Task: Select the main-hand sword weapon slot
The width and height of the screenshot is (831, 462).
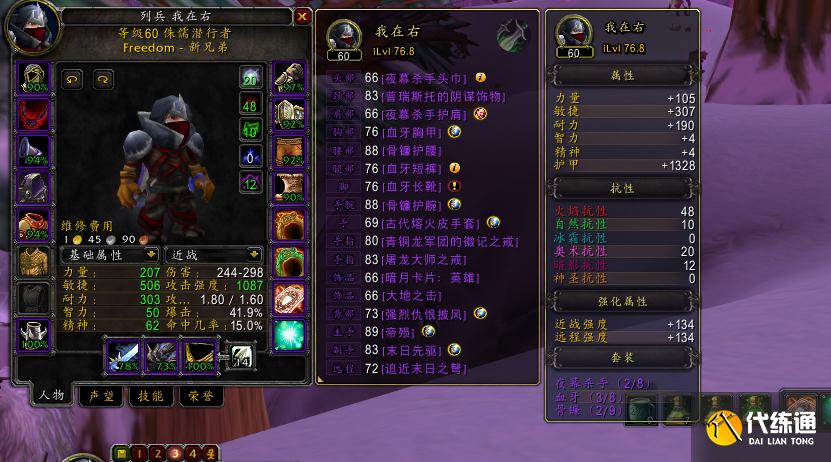Action: click(123, 353)
